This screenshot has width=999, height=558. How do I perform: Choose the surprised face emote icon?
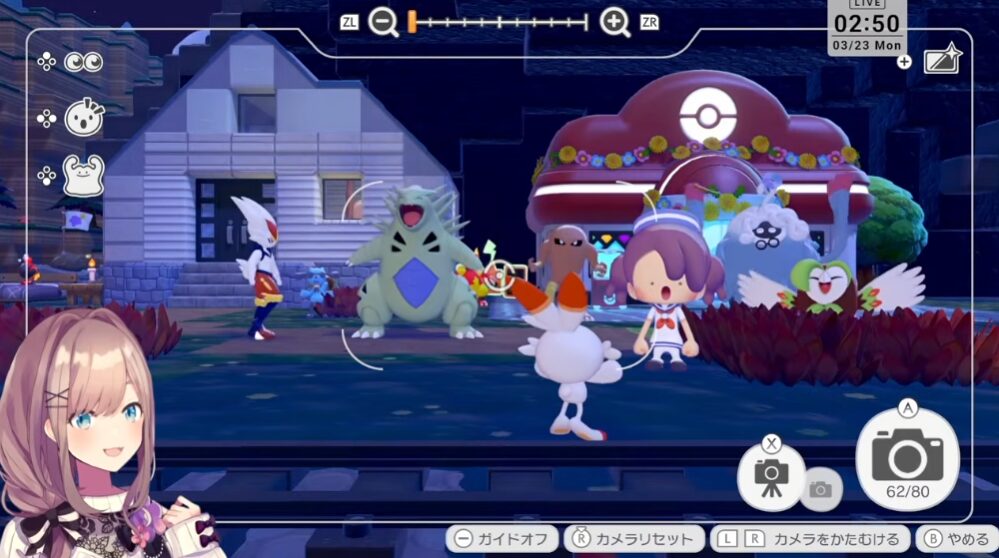point(84,118)
